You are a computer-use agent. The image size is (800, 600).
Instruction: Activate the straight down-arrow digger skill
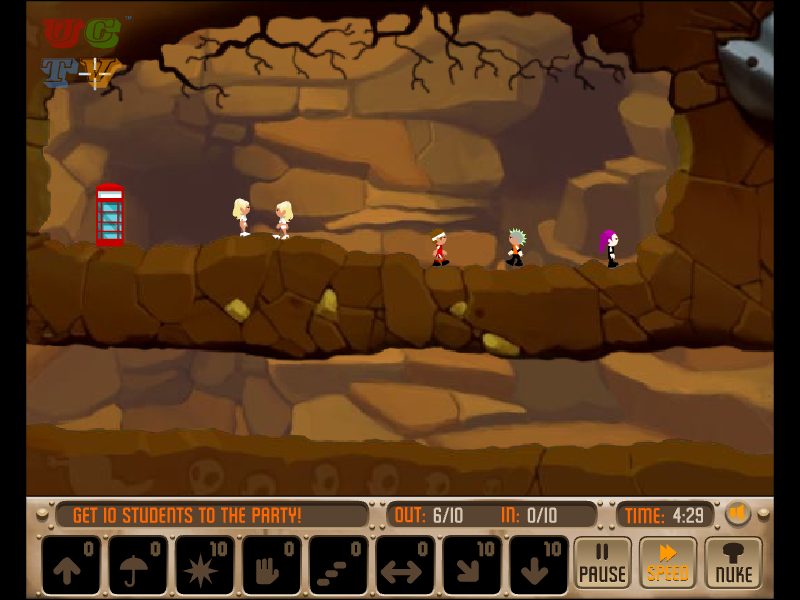539,565
